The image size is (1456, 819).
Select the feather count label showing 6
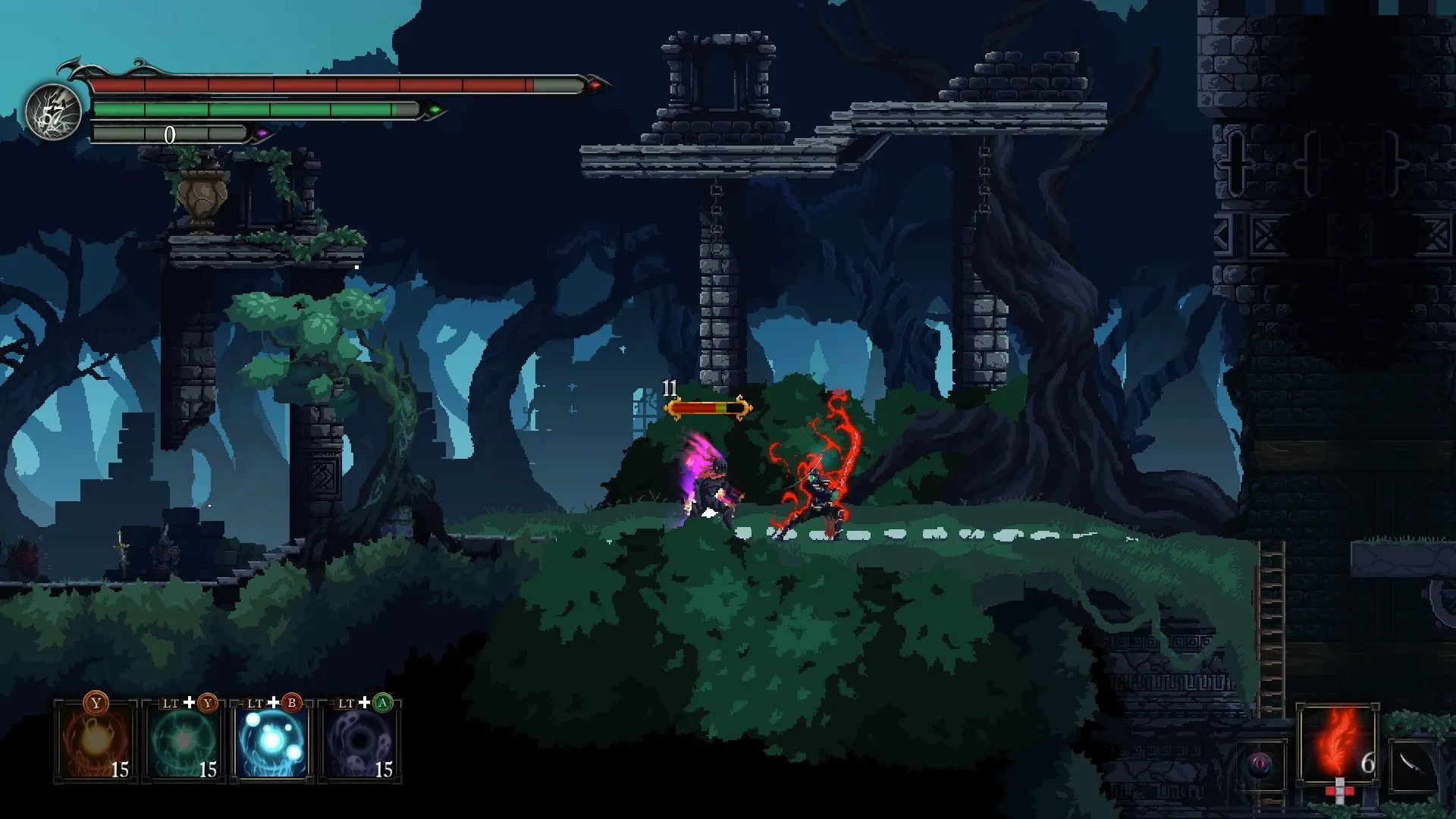click(1368, 764)
